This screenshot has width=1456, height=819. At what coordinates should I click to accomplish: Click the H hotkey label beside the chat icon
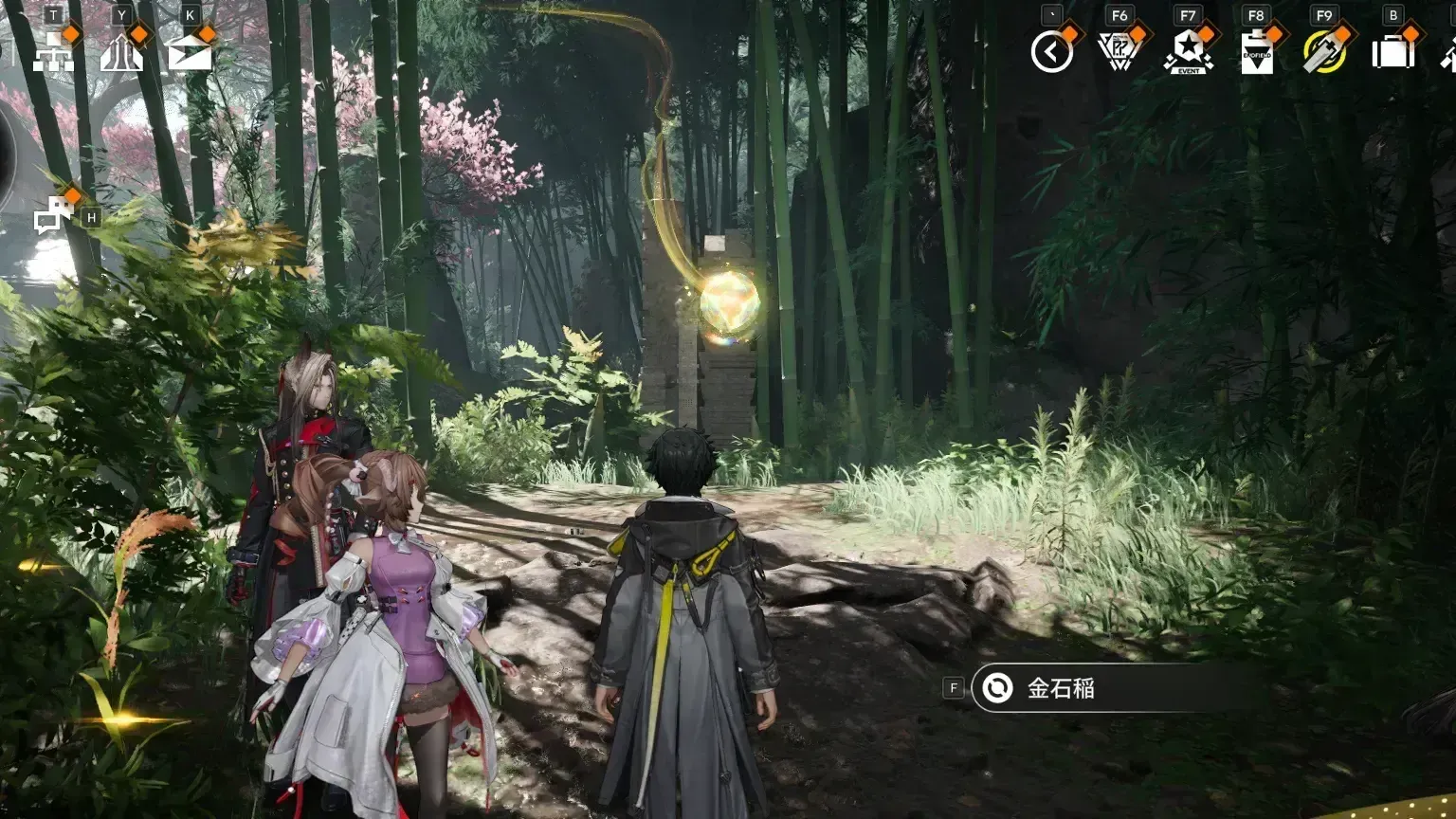coord(89,215)
